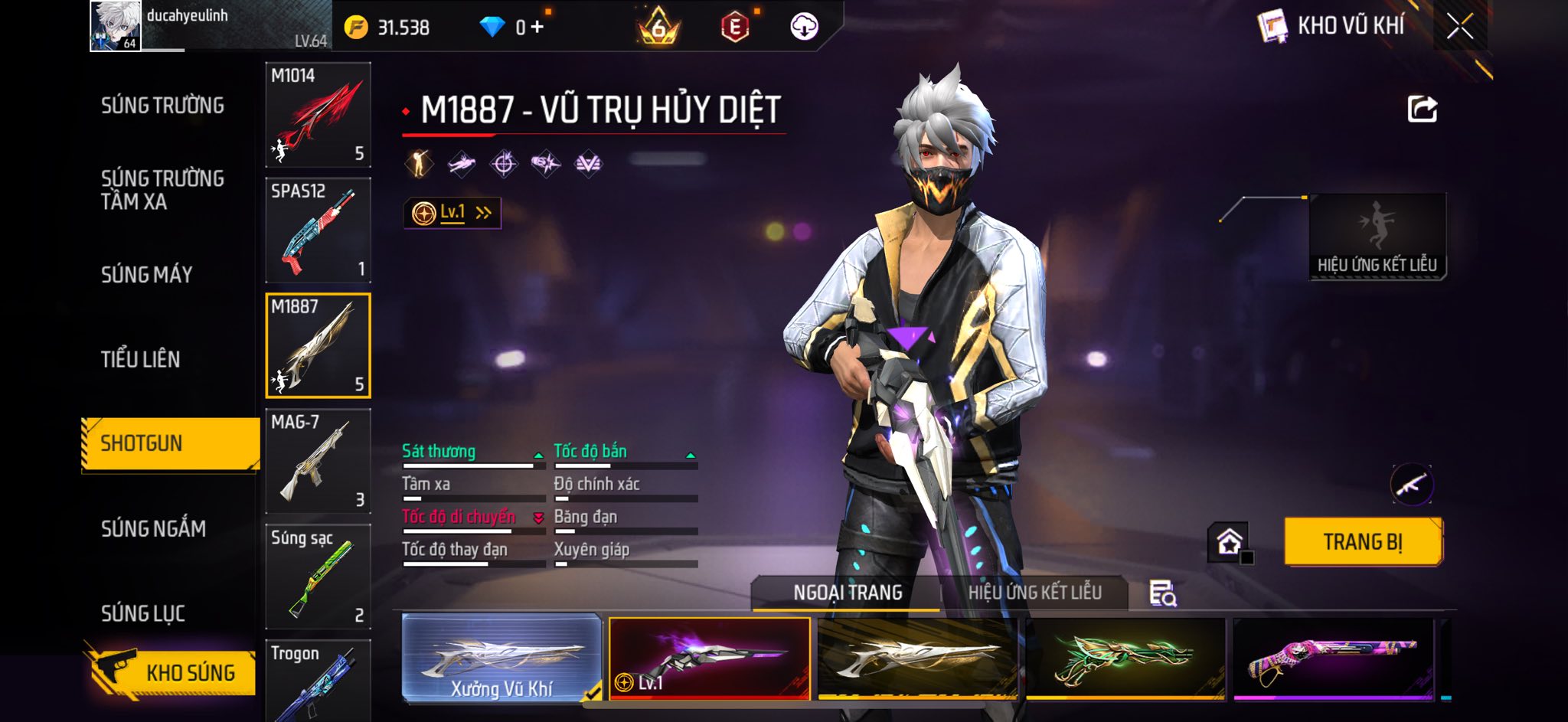The width and height of the screenshot is (1568, 722).
Task: Open the NGOẠI TRANG skins tab
Action: [848, 593]
